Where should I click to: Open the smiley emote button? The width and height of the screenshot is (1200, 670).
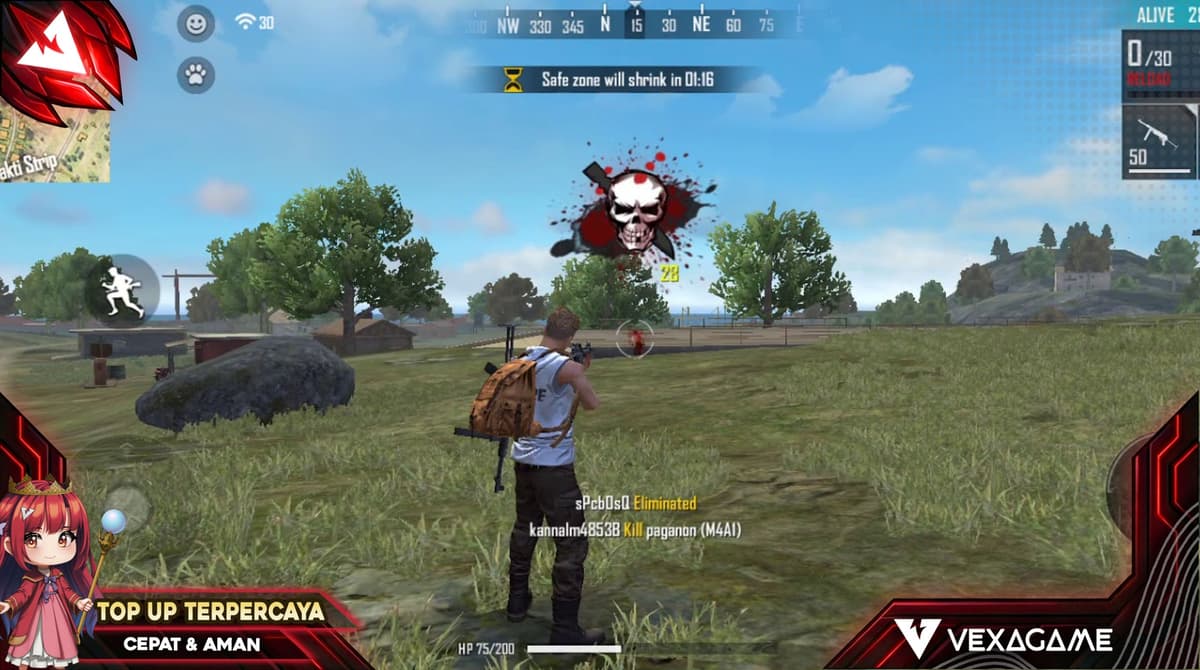[195, 23]
